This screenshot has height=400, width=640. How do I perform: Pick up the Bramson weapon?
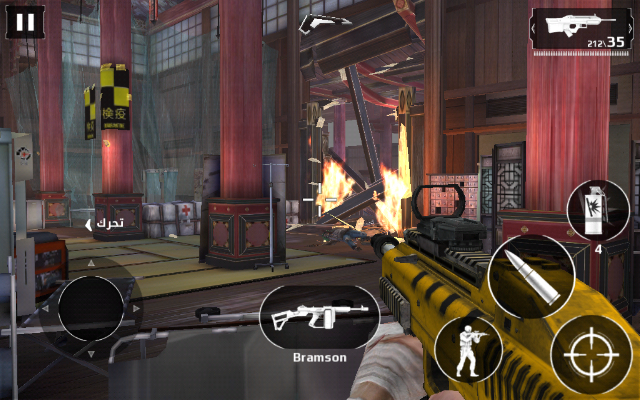click(318, 319)
